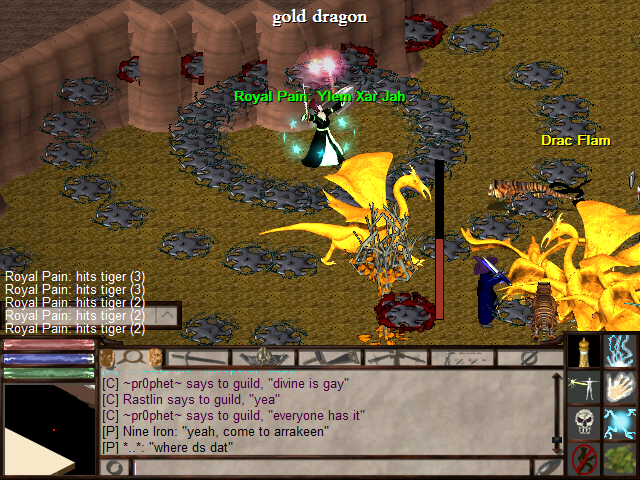The width and height of the screenshot is (640, 480).
Task: Open the magnifying glass search icon
Action: (132, 357)
